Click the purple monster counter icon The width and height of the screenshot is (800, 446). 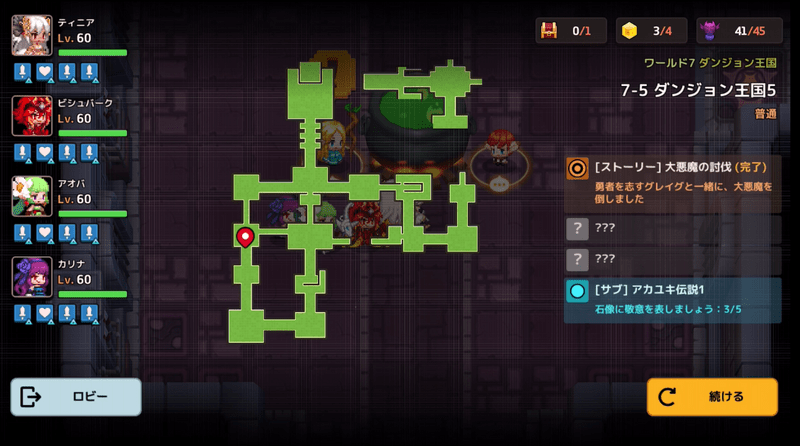pos(713,31)
